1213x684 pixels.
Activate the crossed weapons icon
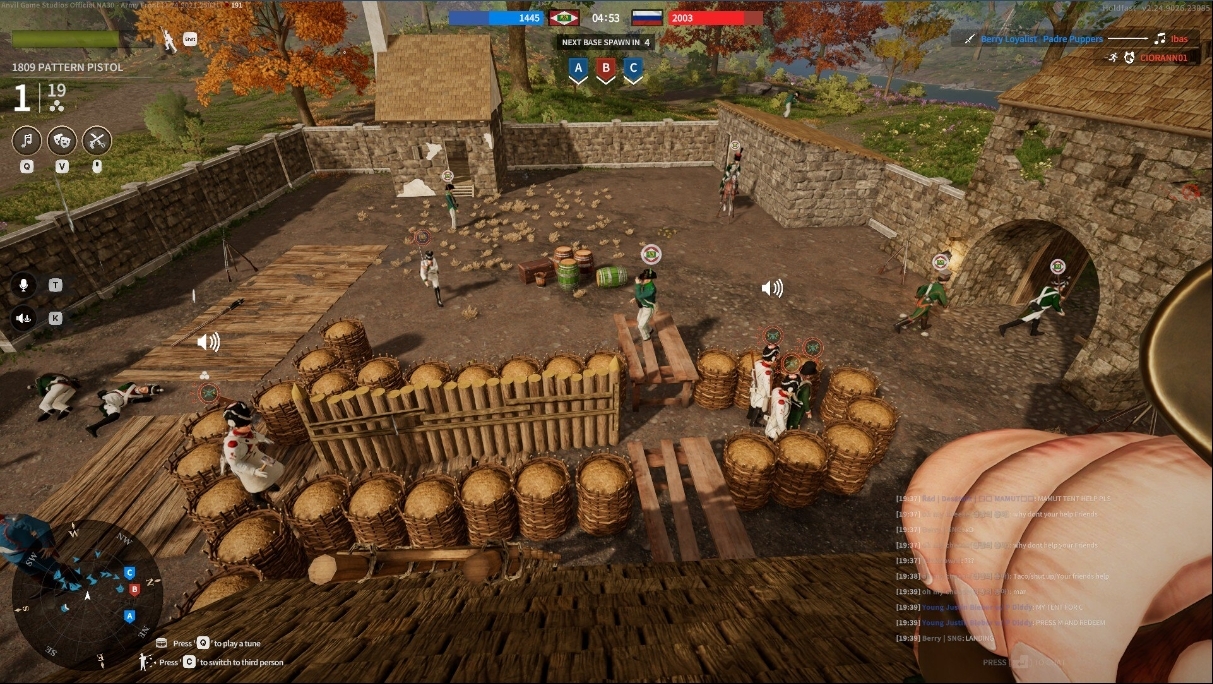click(x=96, y=140)
